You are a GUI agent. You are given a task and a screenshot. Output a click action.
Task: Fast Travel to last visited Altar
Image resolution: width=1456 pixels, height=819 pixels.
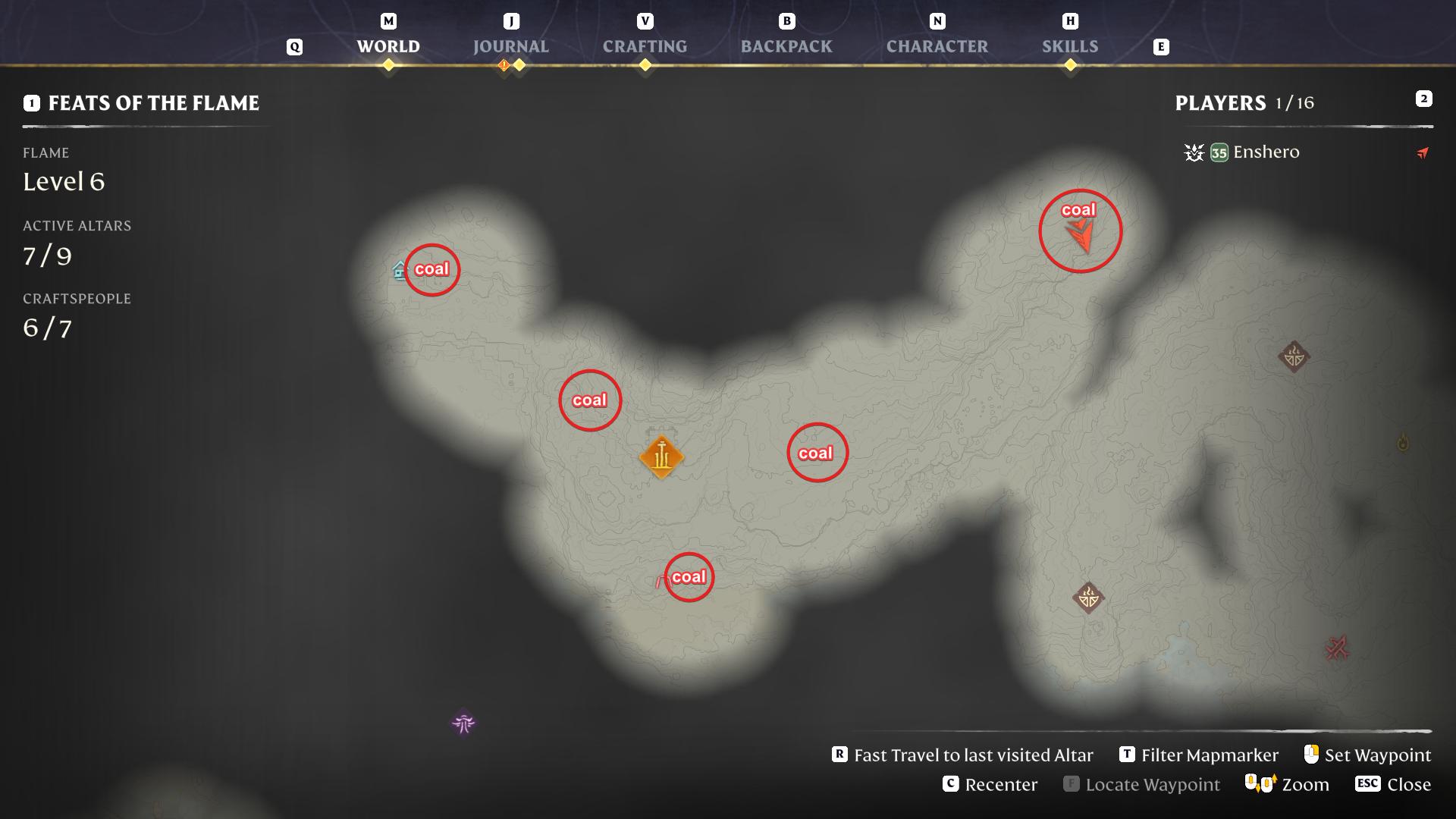[963, 755]
